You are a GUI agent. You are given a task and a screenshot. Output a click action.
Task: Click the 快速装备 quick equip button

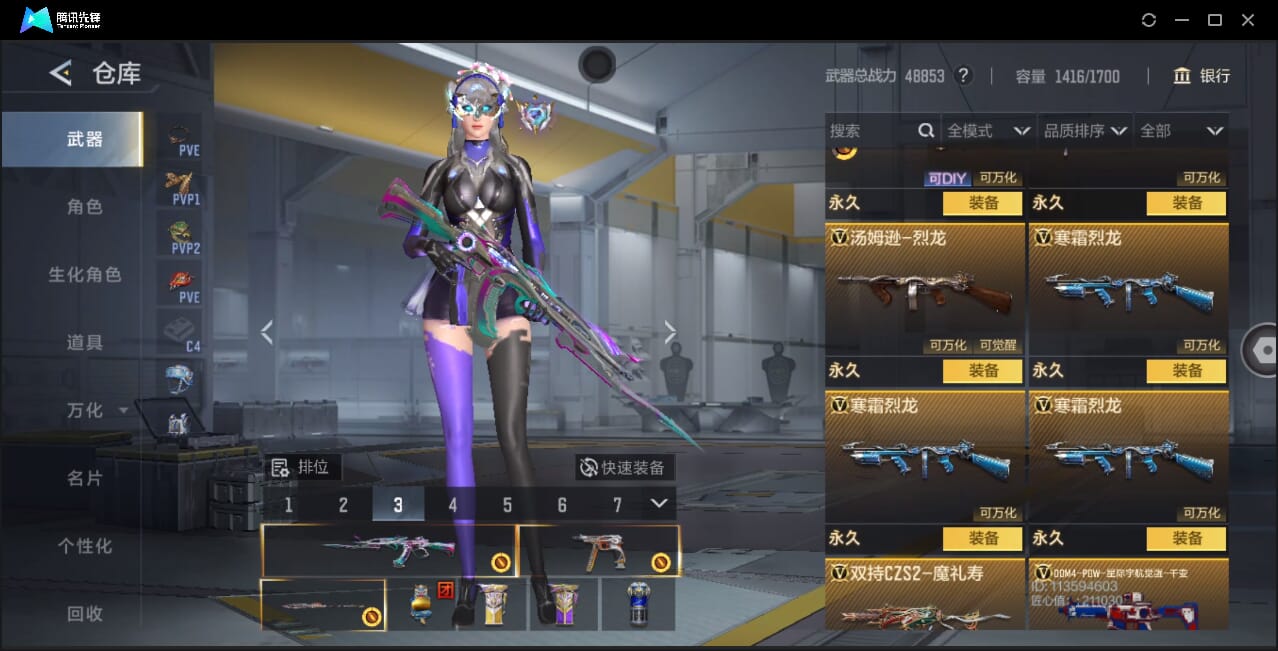[623, 467]
